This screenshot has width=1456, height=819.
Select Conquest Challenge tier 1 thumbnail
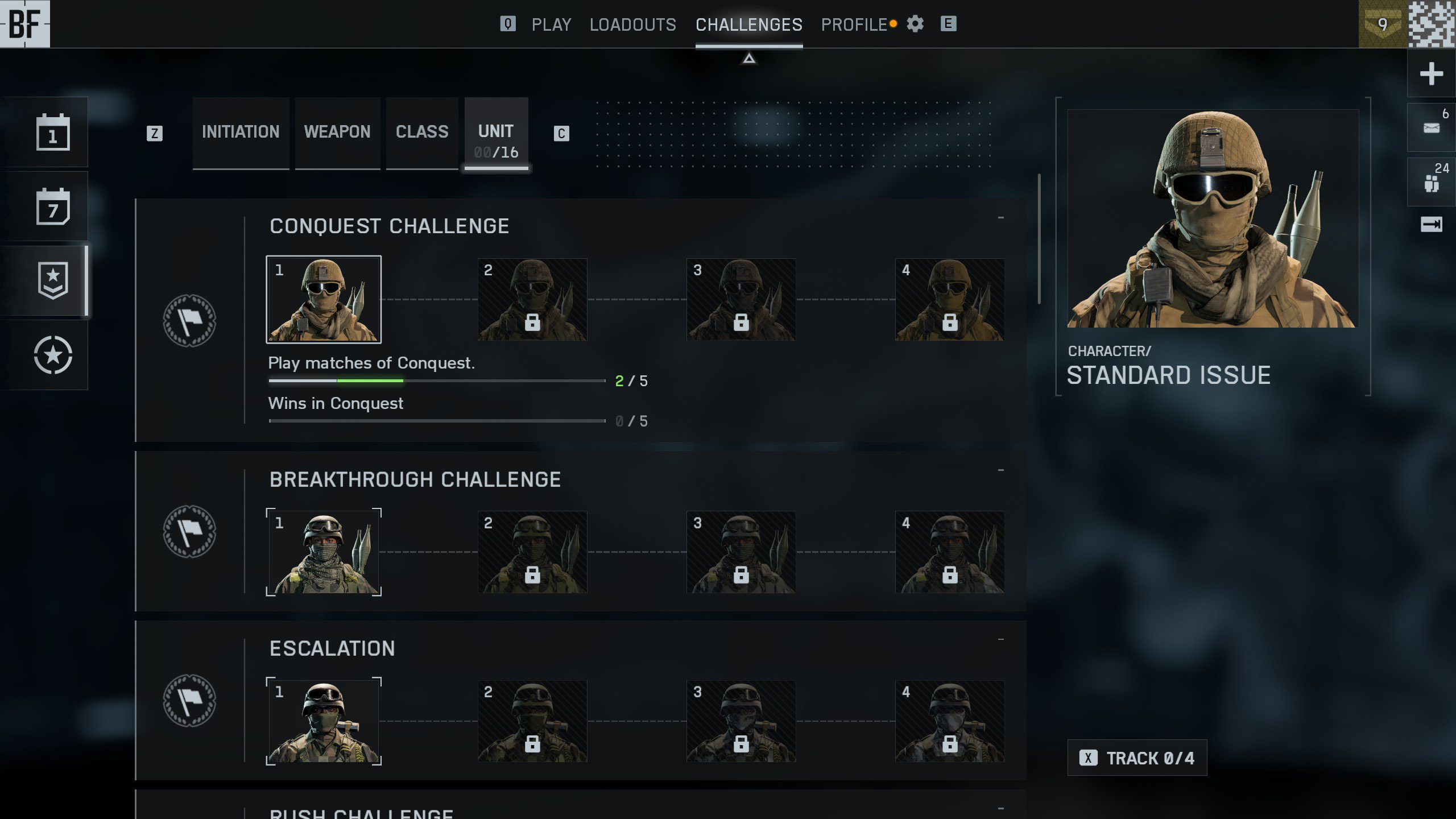click(x=324, y=299)
